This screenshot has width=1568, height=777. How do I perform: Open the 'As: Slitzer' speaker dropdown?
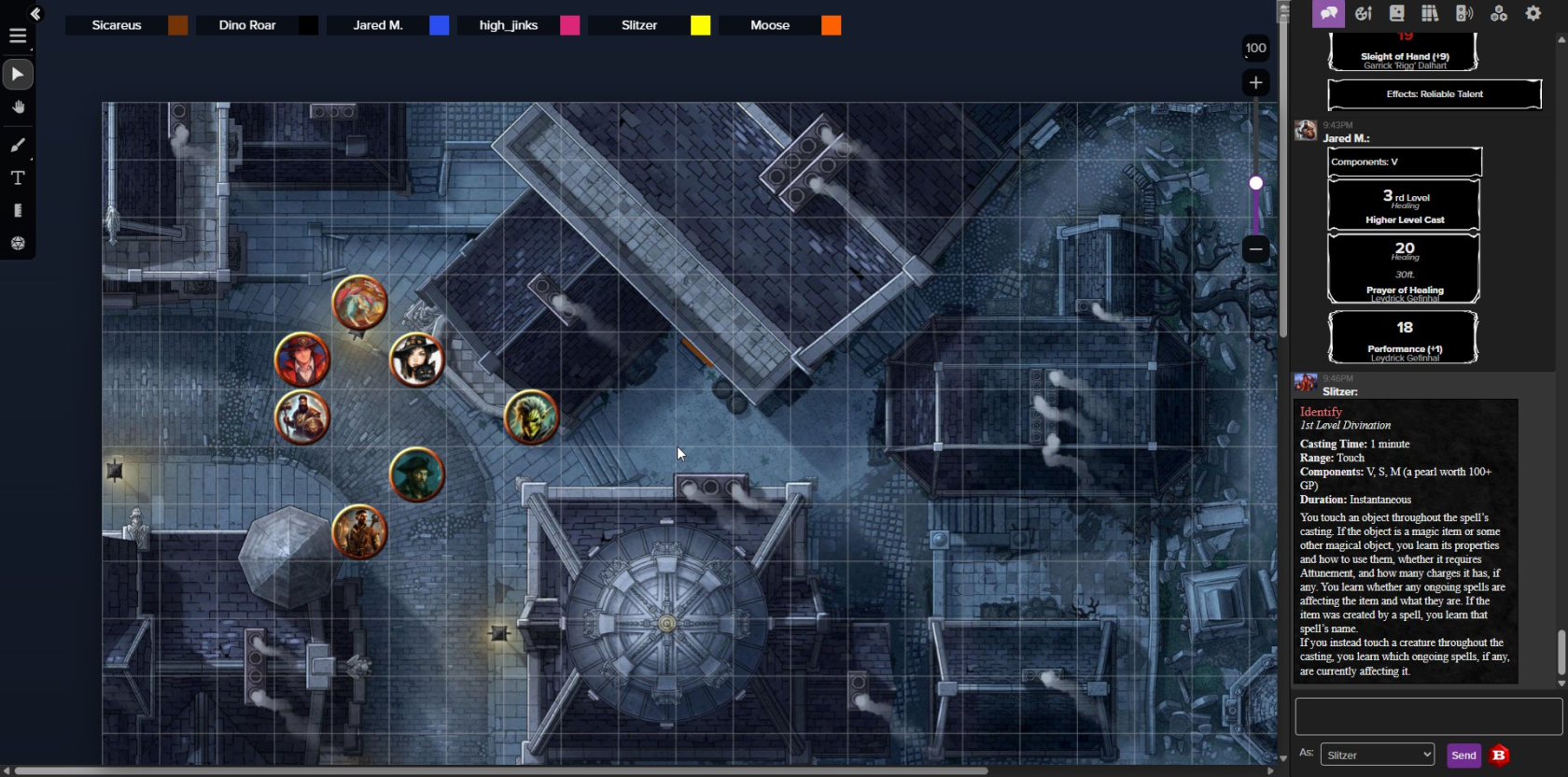(x=1378, y=755)
